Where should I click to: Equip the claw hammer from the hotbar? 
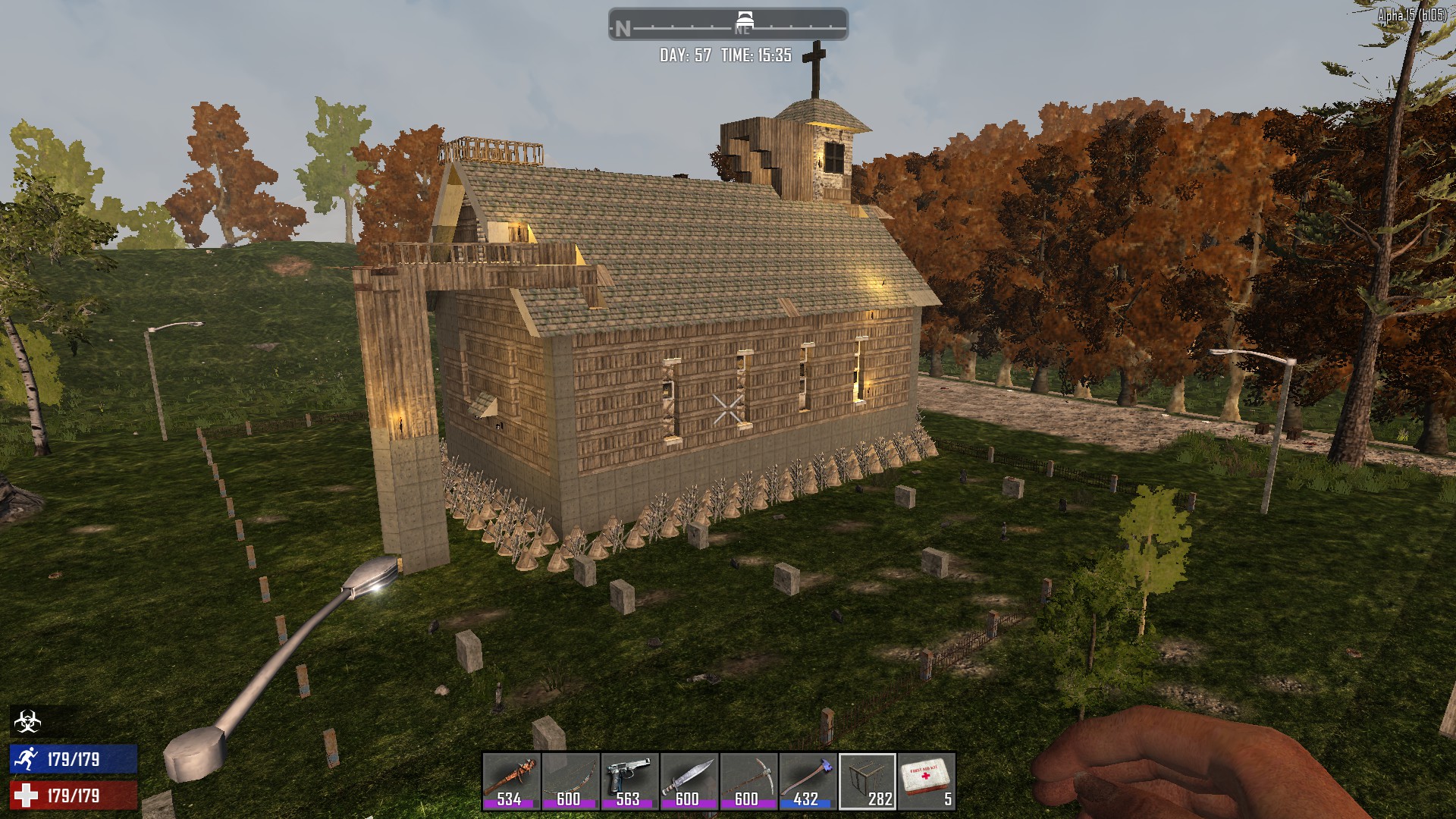[807, 780]
